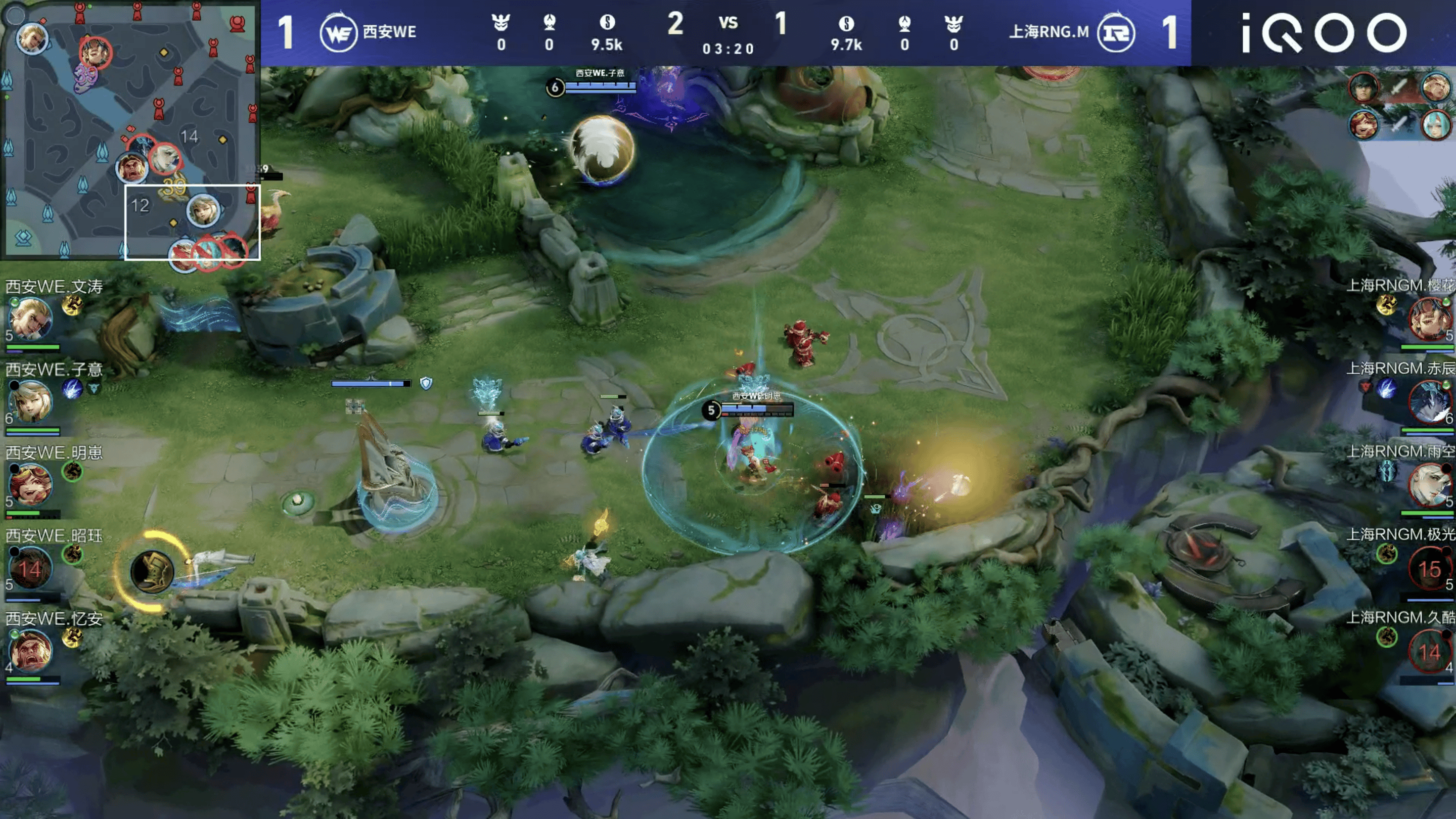This screenshot has width=1456, height=819.
Task: Click the minimap in the corner
Action: 130,130
